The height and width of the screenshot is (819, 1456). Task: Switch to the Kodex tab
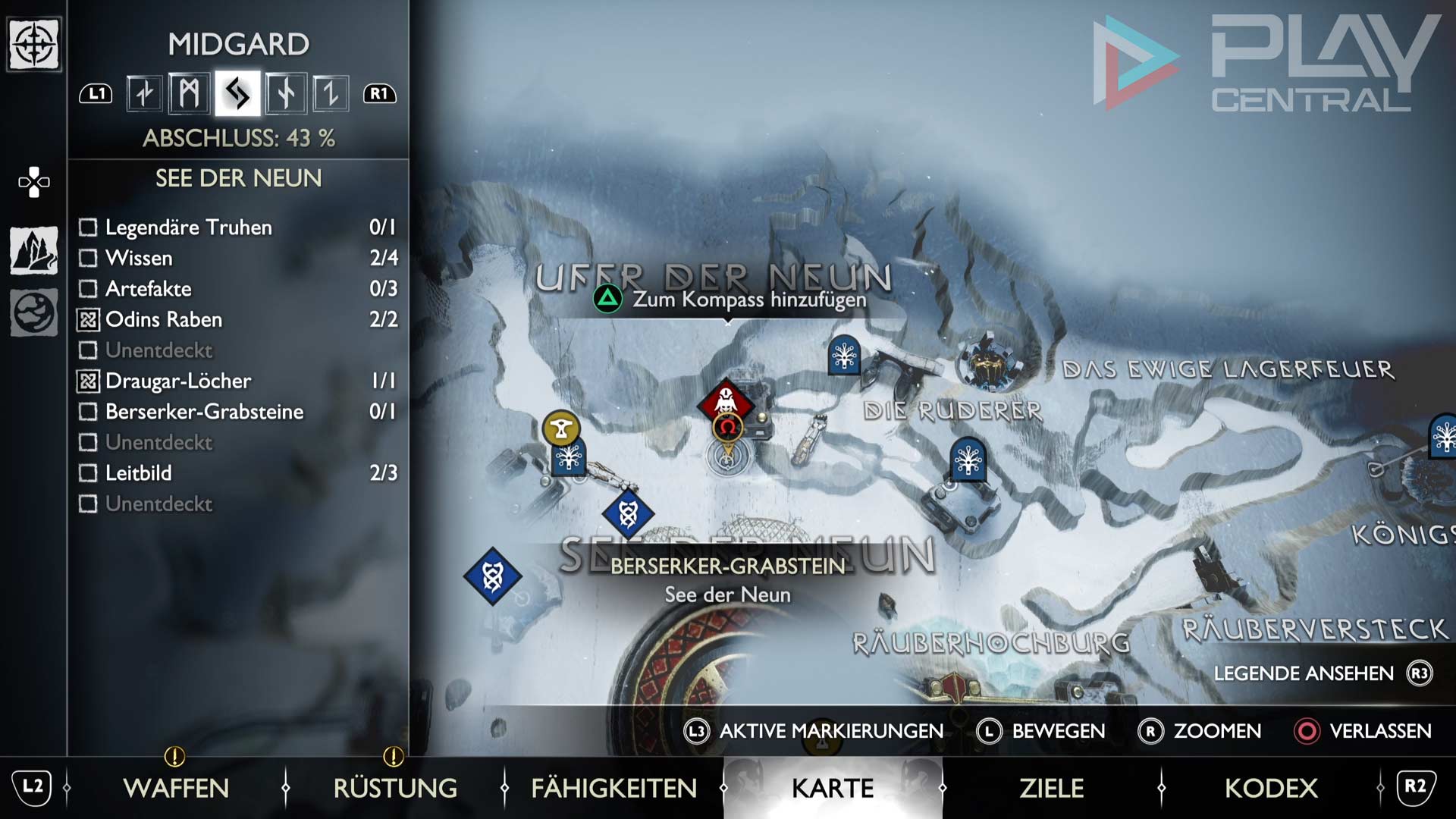click(x=1271, y=788)
